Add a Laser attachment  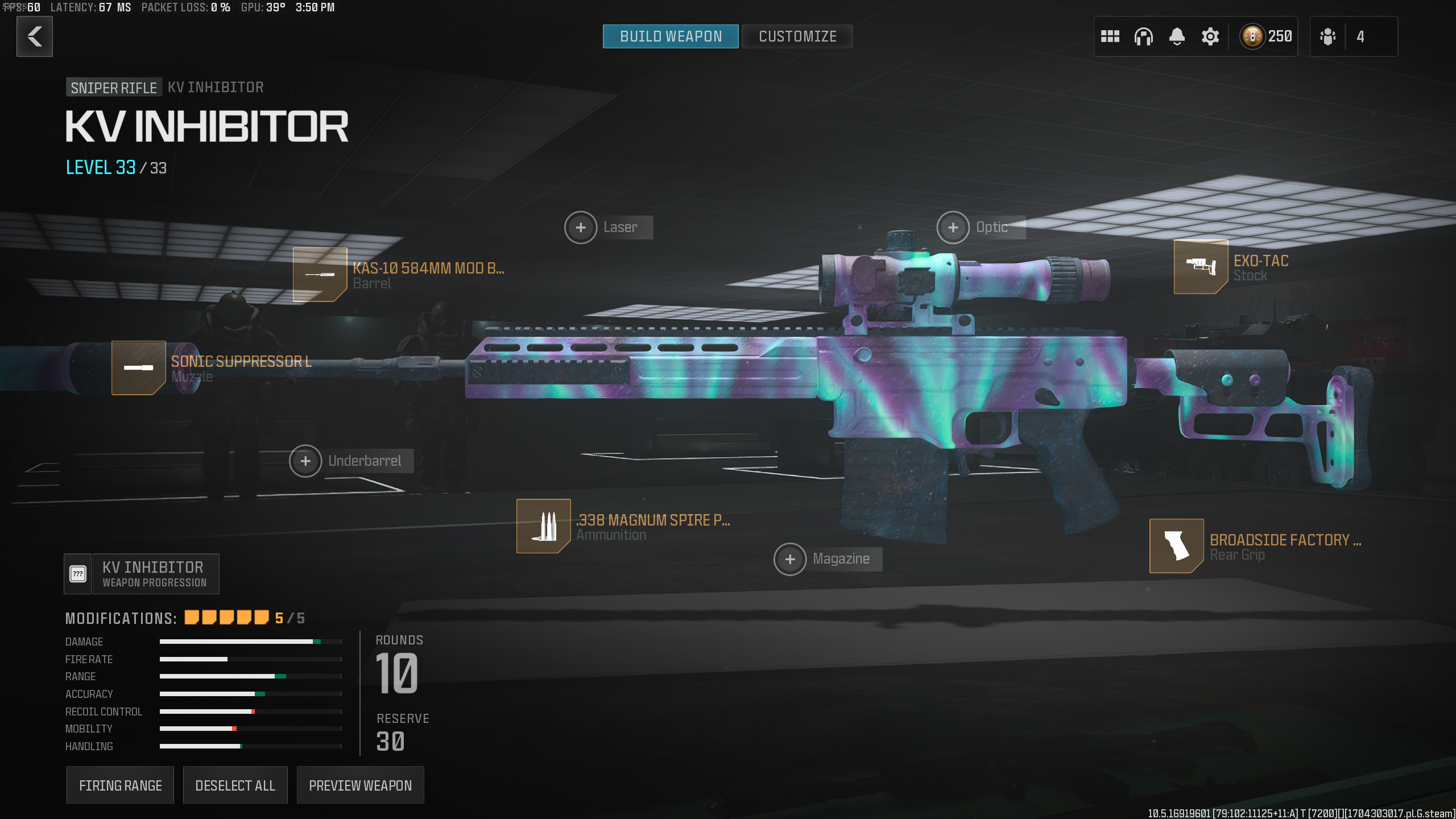[581, 227]
